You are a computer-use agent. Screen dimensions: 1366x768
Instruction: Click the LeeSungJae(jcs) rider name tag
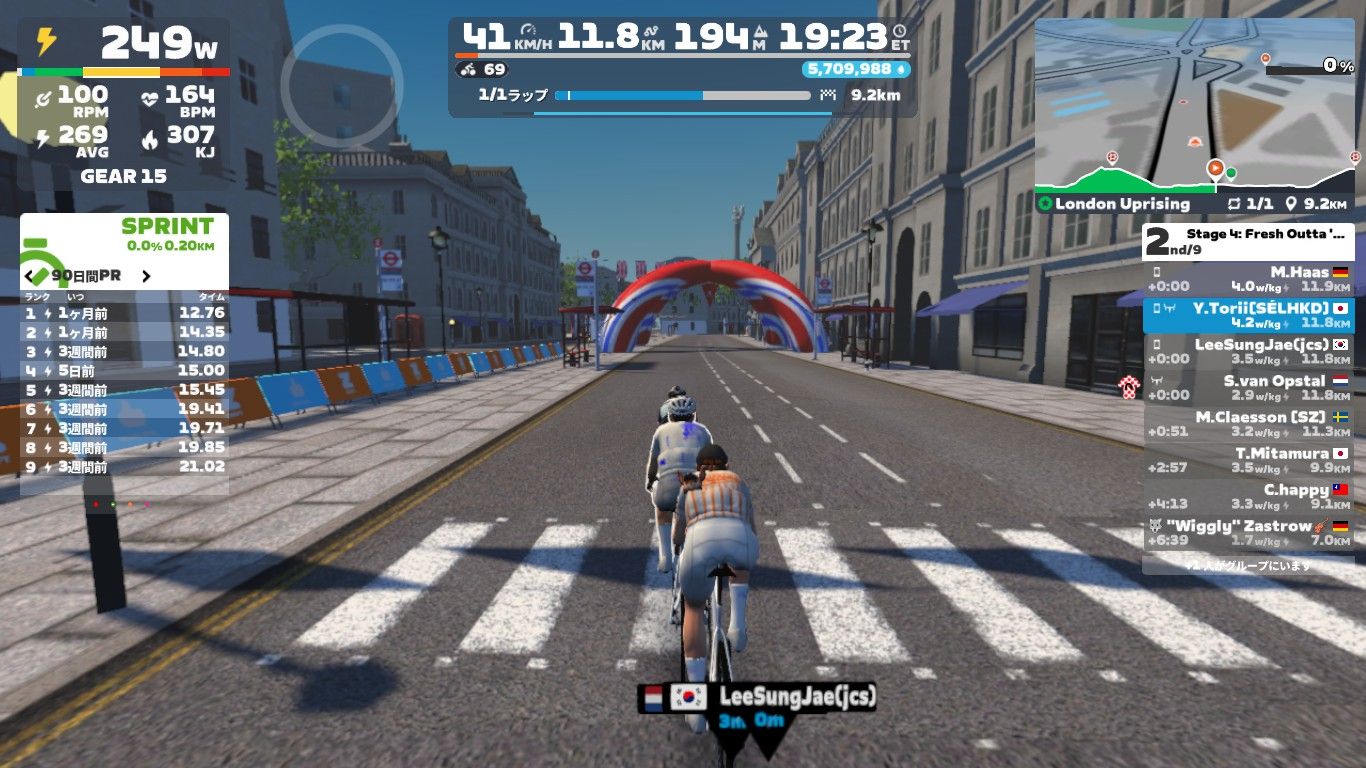tap(758, 697)
